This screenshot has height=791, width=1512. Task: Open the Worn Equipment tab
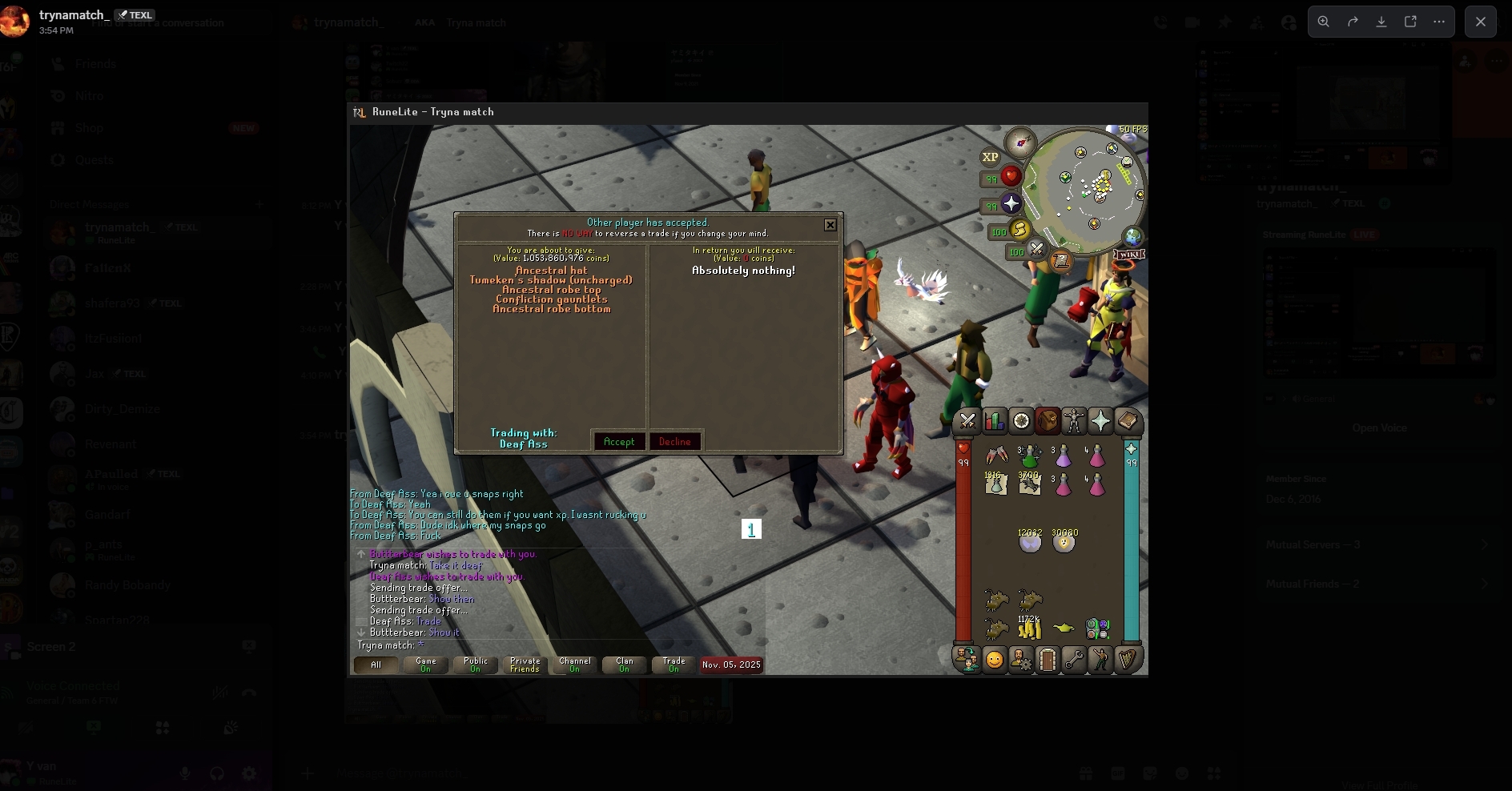(1074, 421)
